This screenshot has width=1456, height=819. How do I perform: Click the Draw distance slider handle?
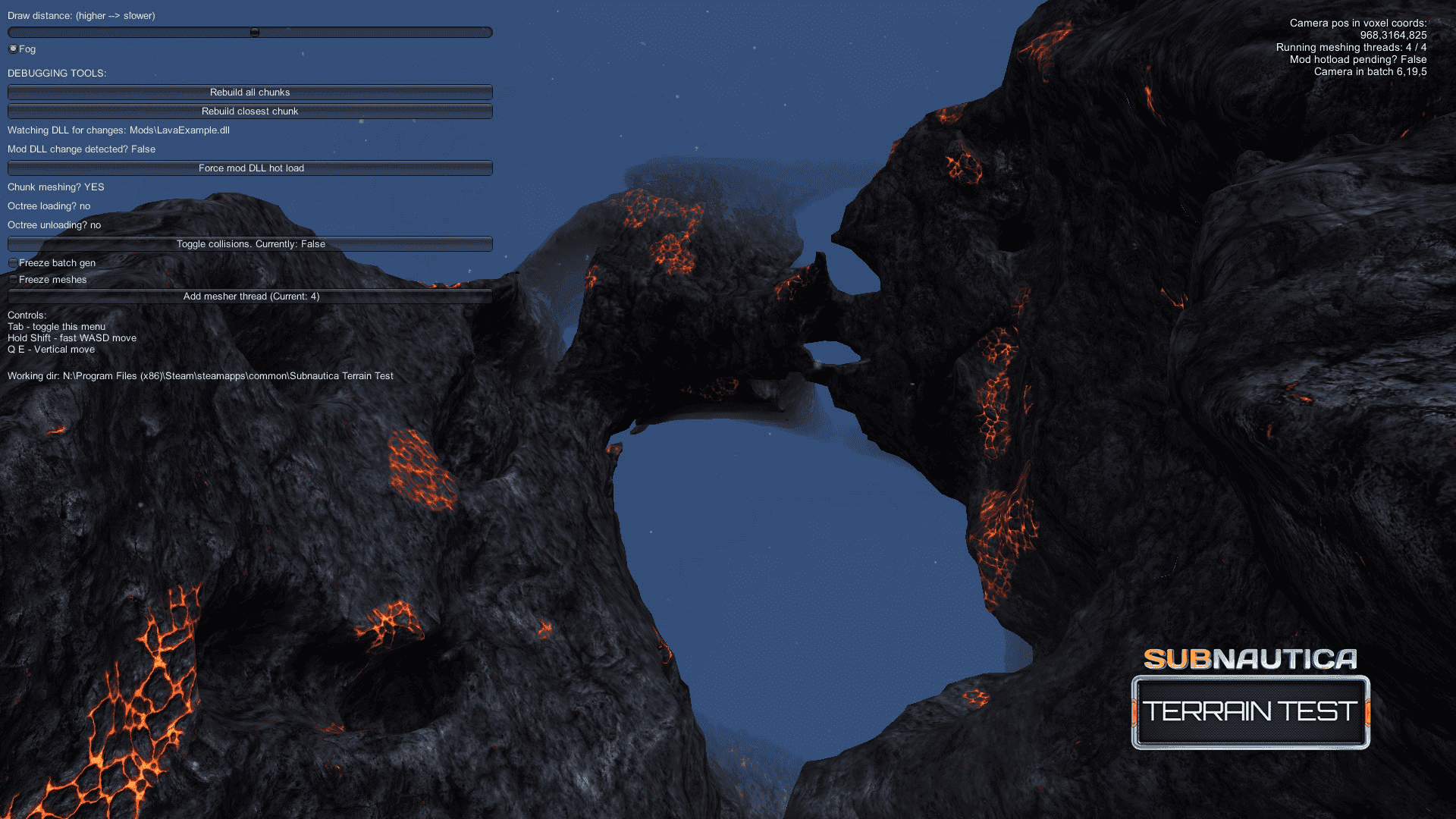[x=256, y=30]
